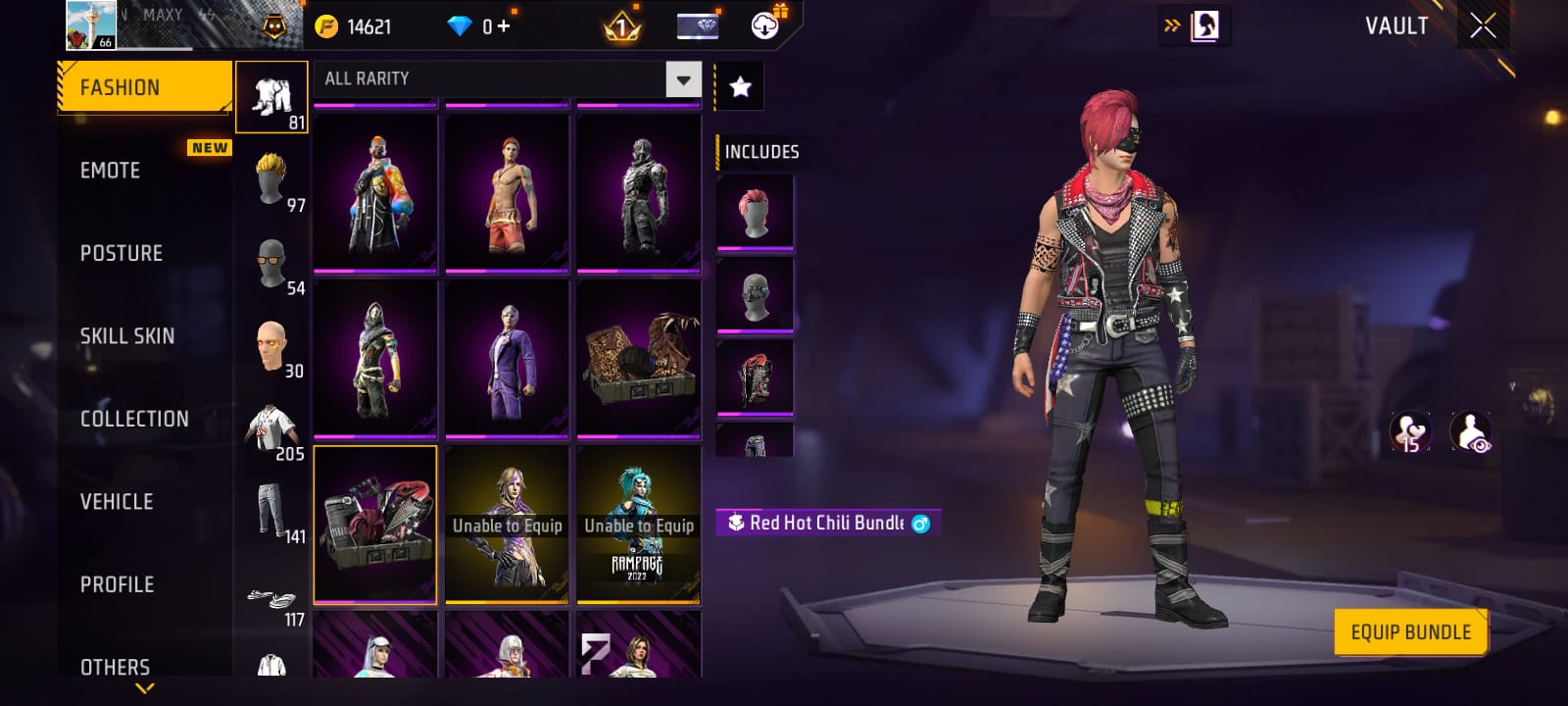
Task: View the red hair included item
Action: tap(754, 210)
